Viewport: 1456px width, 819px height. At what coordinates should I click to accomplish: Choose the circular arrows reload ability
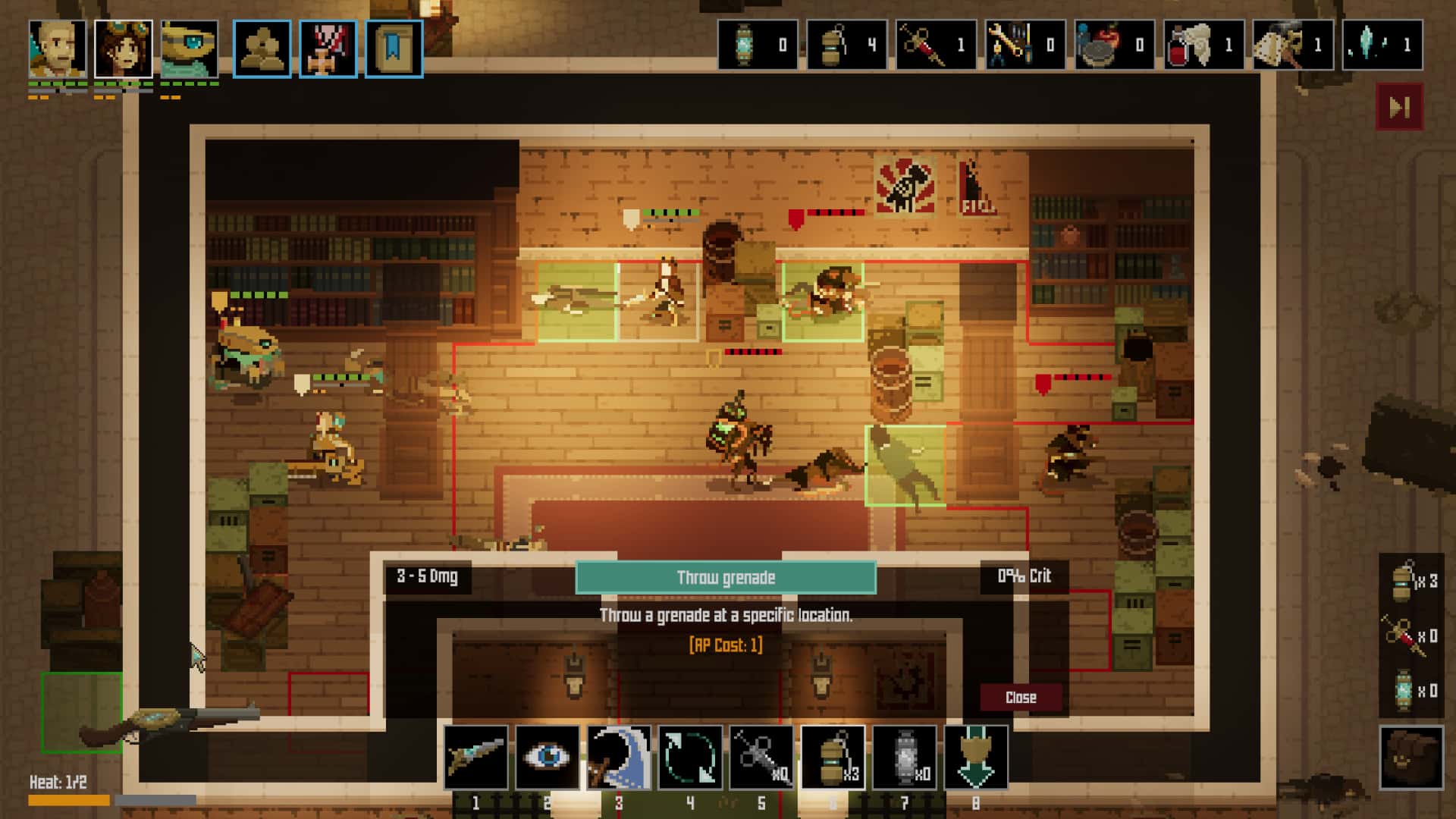(x=690, y=757)
